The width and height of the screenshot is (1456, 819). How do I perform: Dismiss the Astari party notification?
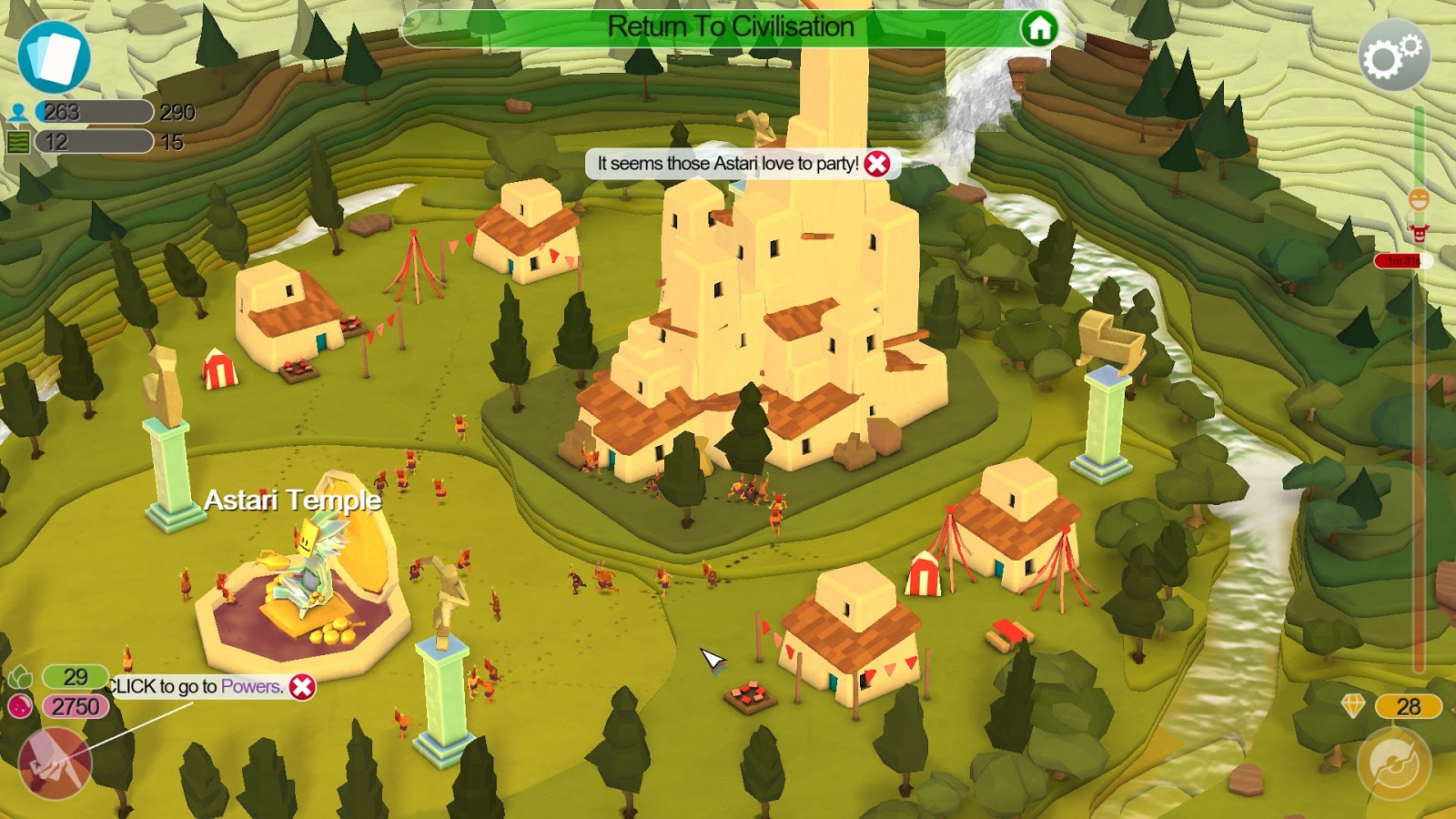coord(876,164)
